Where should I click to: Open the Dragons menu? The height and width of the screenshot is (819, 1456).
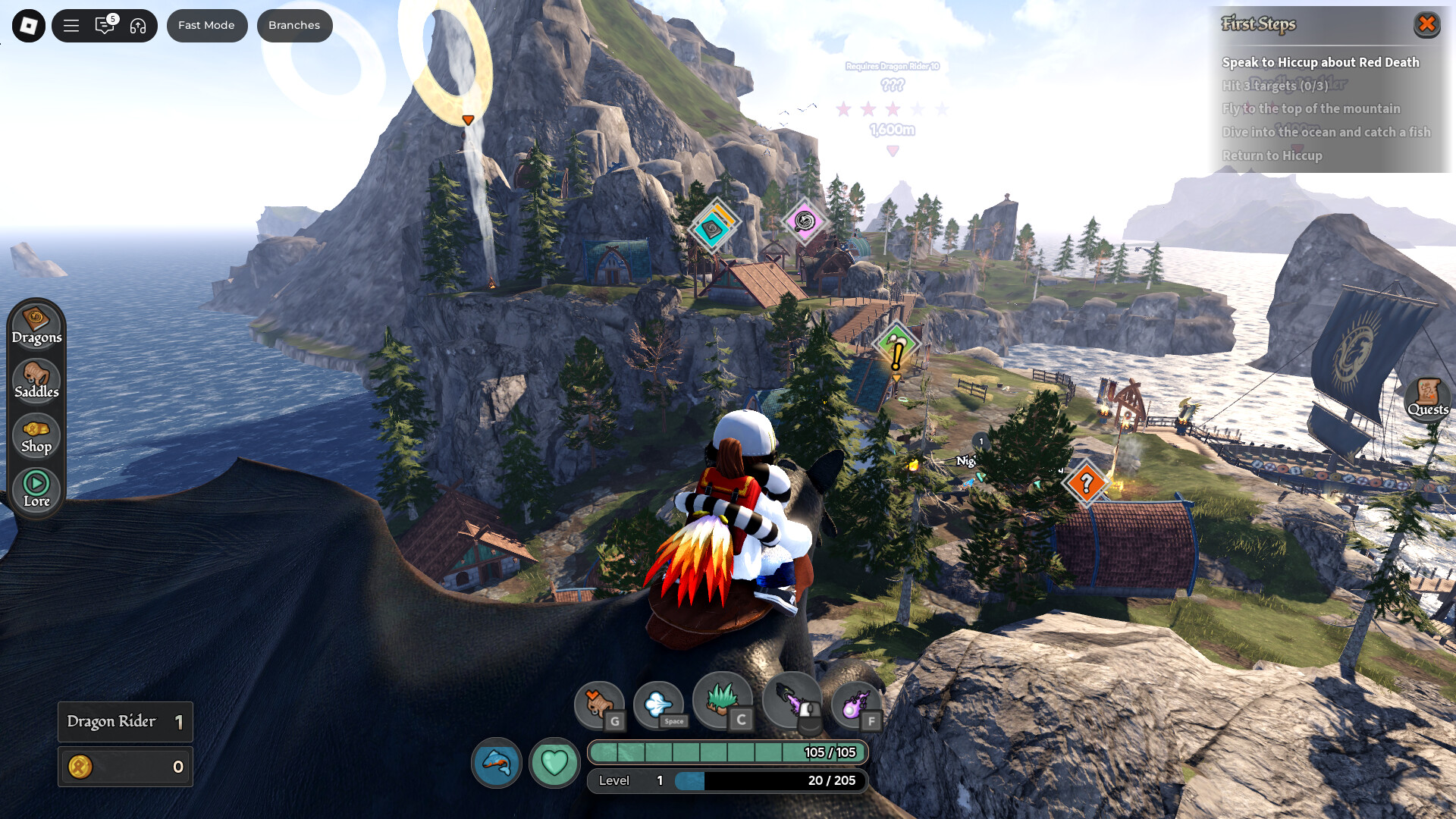coord(36,326)
